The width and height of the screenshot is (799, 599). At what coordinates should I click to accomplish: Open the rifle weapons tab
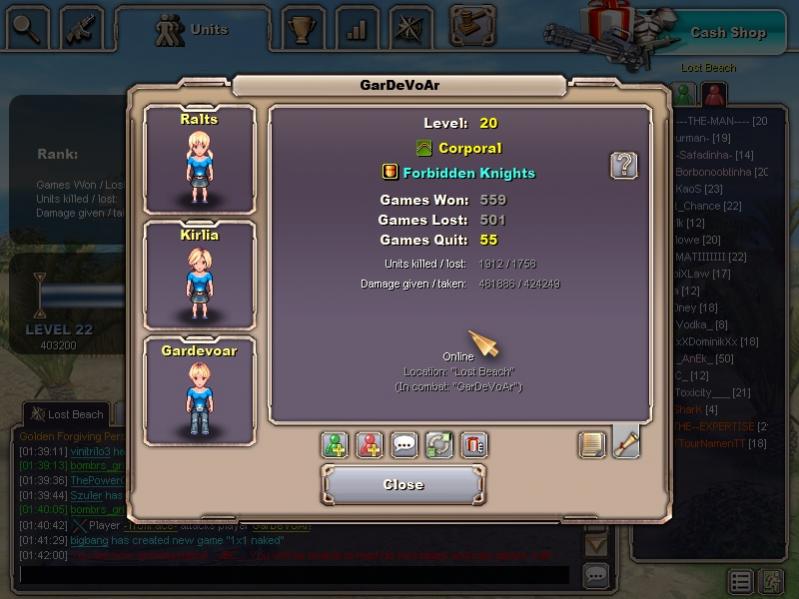(82, 29)
